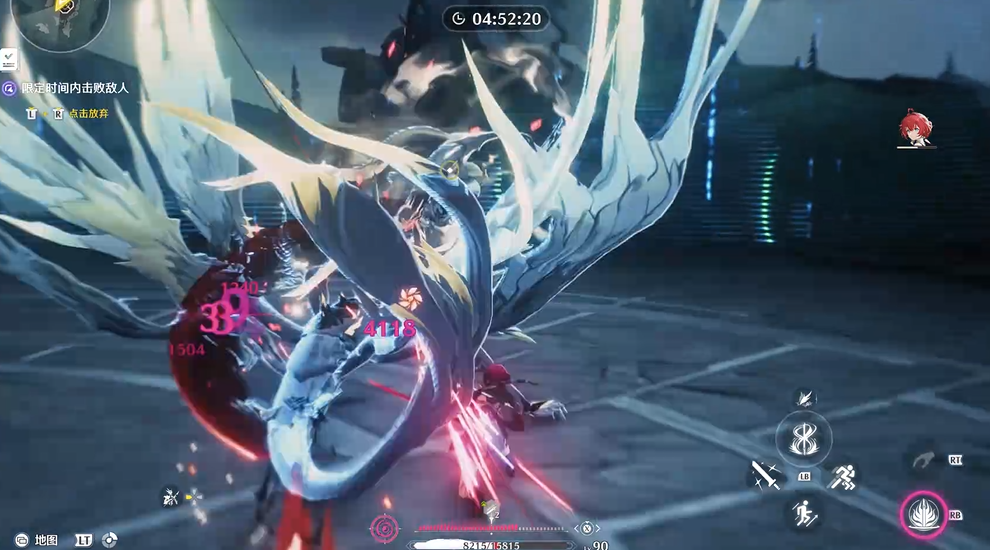
Task: Activate the pink-ringed flame ultimate skill
Action: [x=921, y=516]
